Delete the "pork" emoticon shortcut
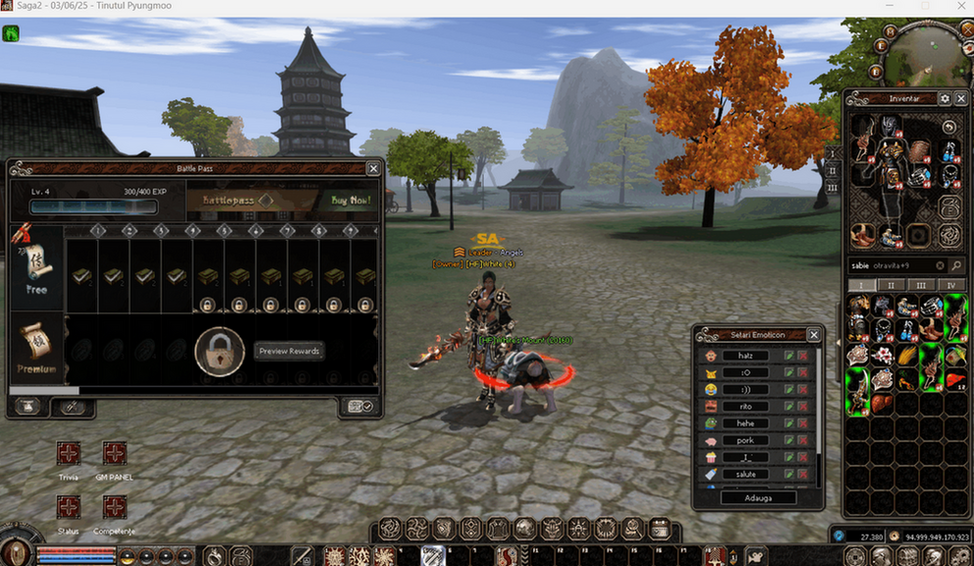Viewport: 974px width, 566px height. 802,441
